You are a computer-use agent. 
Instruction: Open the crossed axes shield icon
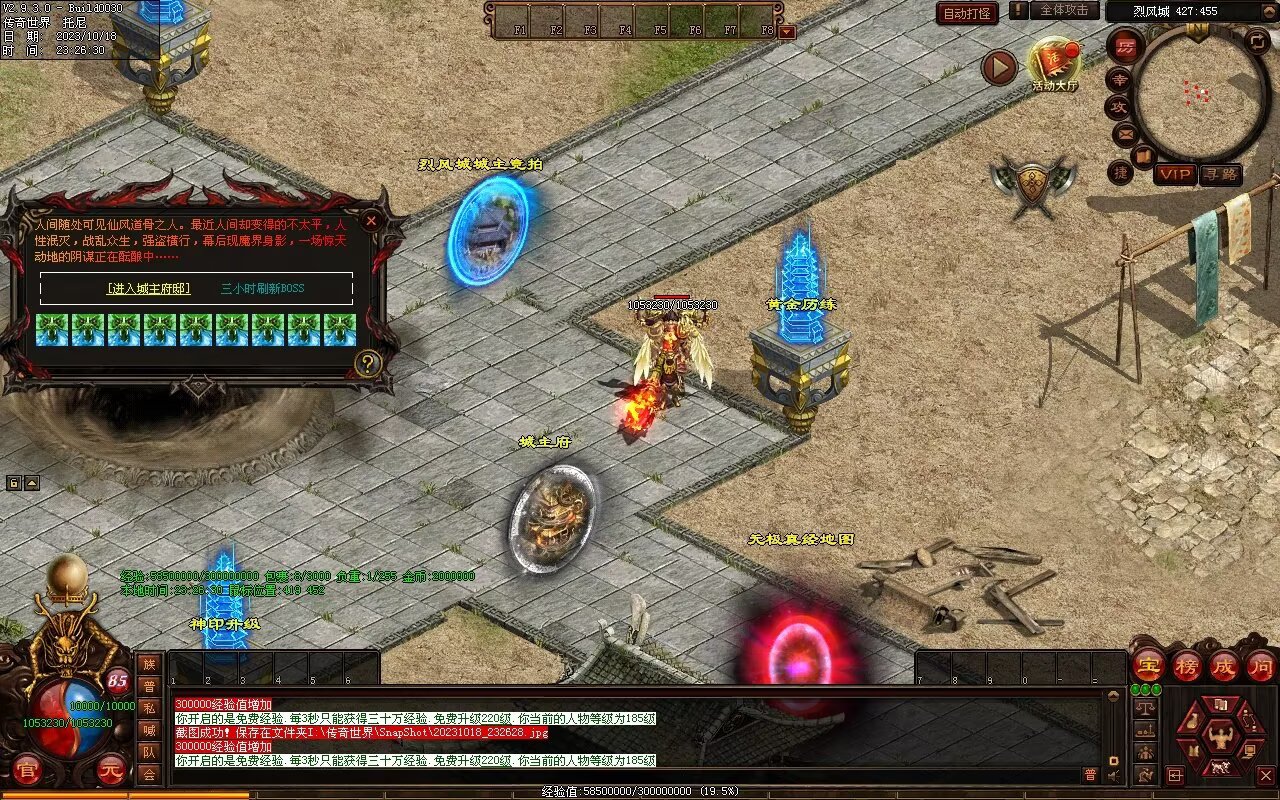(x=1033, y=185)
